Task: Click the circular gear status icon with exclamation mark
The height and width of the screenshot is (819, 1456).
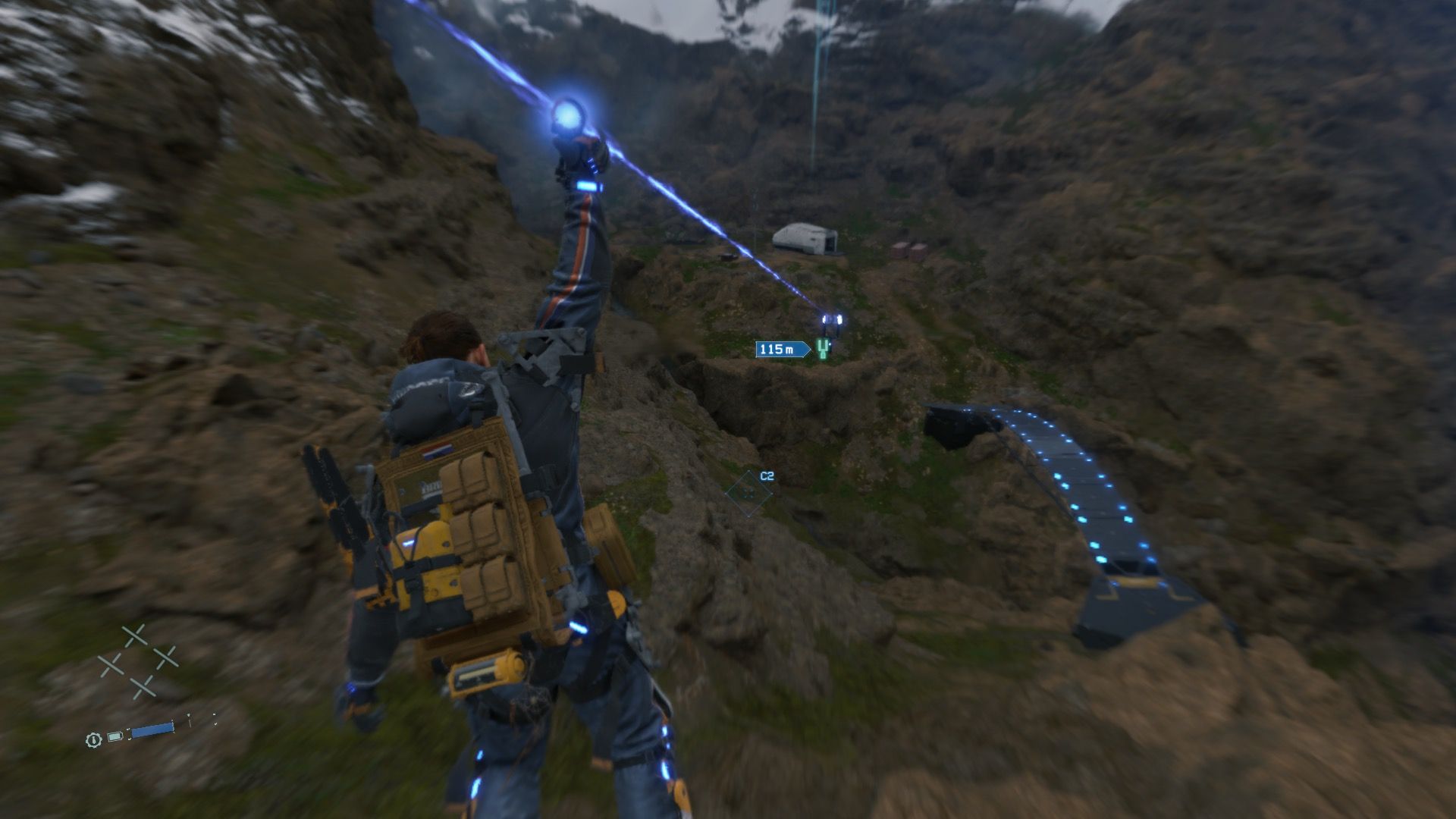Action: tap(93, 741)
